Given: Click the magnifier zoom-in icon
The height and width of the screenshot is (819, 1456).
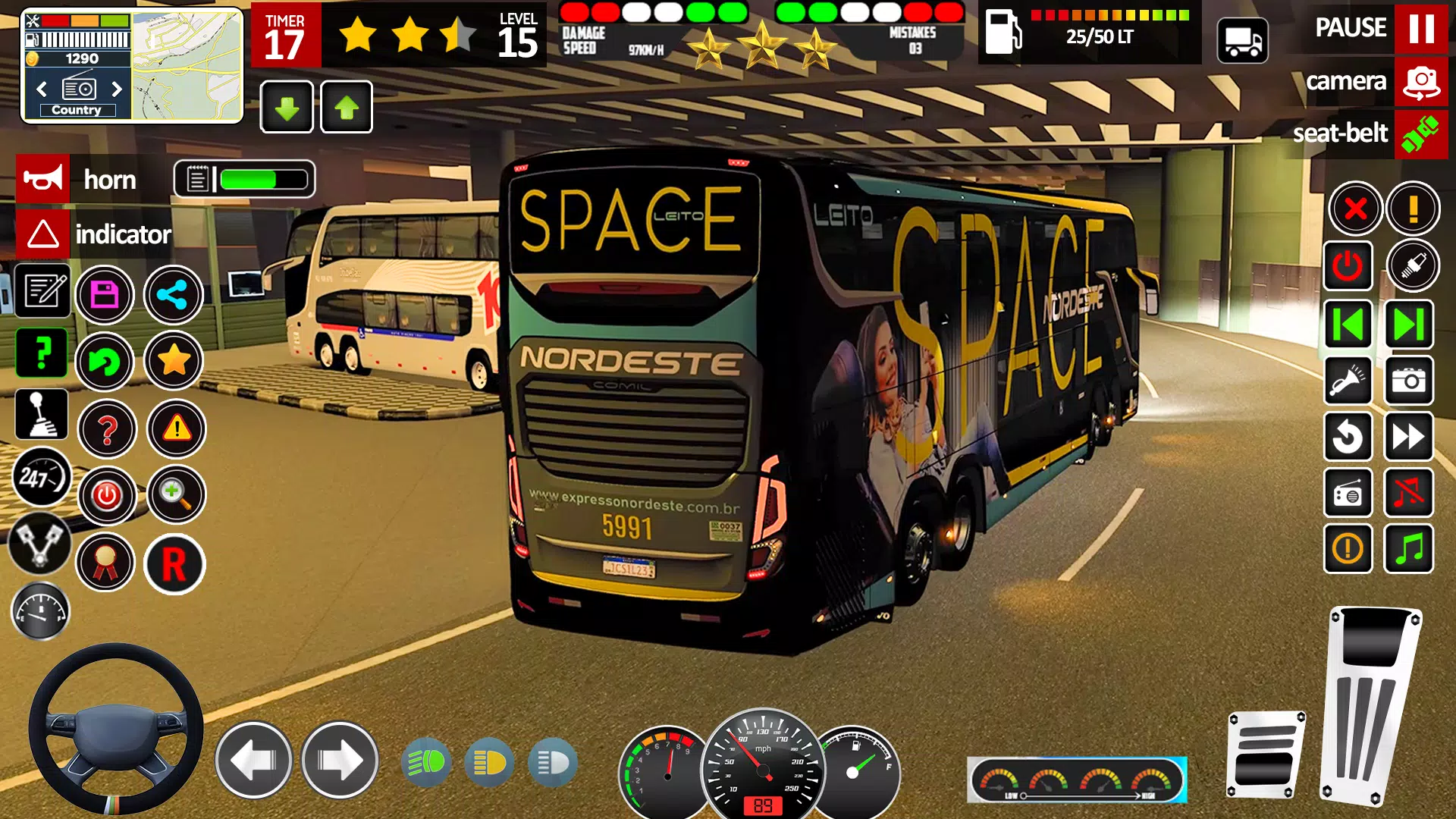Looking at the screenshot, I should (176, 495).
